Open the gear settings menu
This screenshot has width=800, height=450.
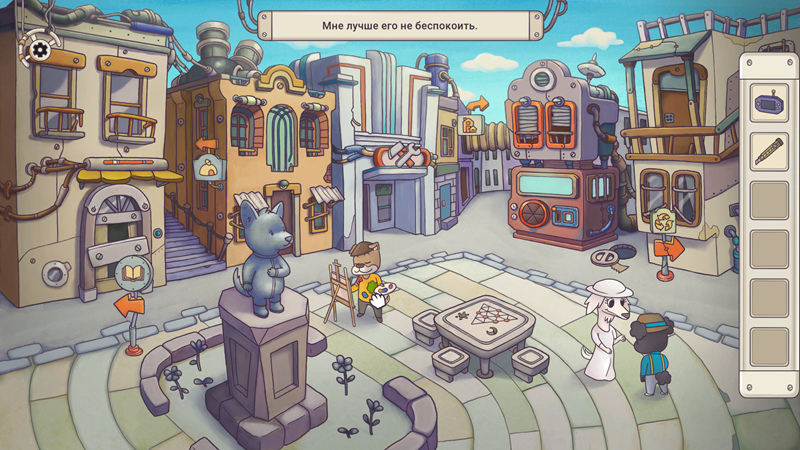(x=40, y=49)
